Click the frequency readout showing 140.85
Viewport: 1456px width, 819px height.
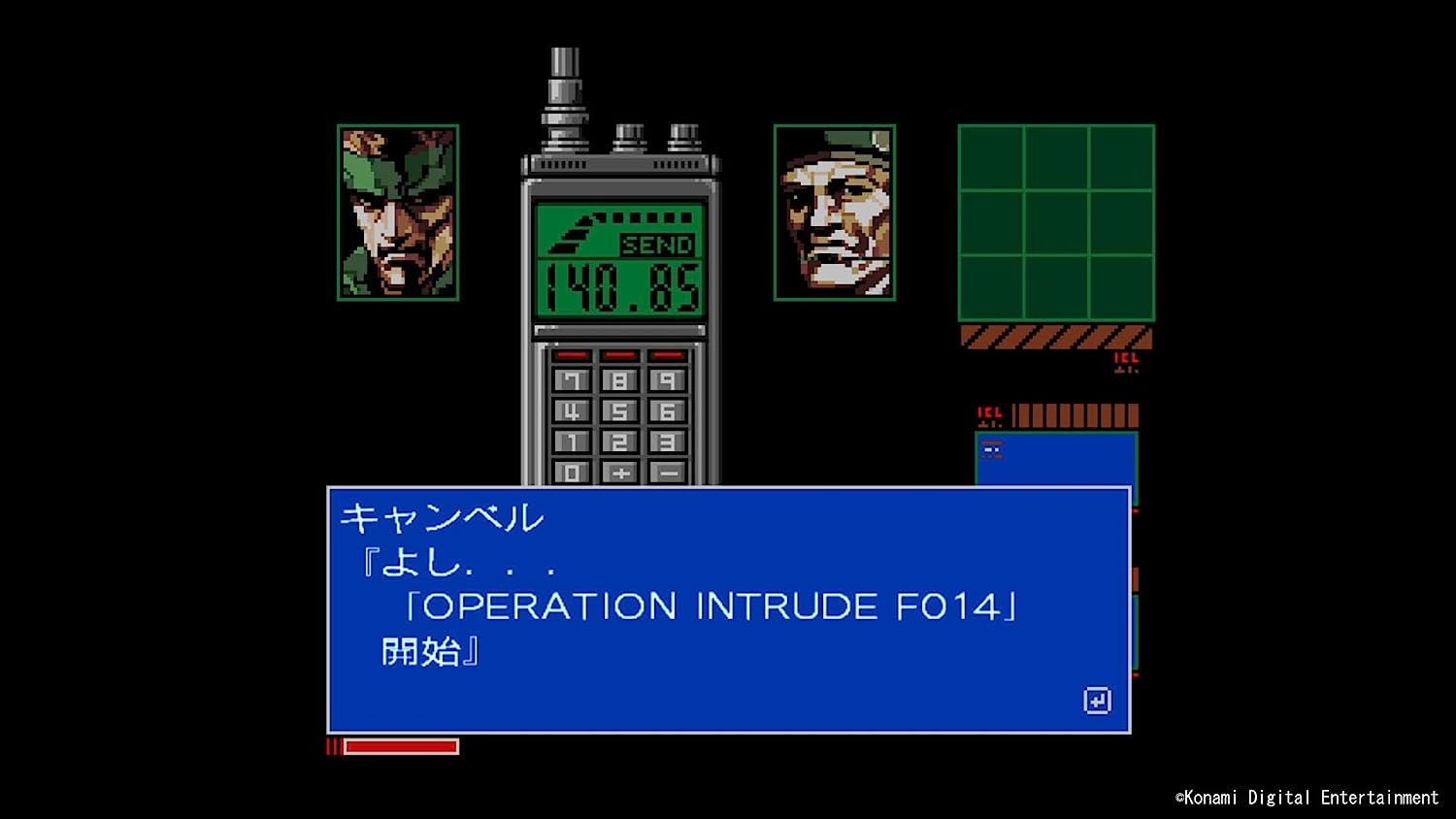pos(621,286)
